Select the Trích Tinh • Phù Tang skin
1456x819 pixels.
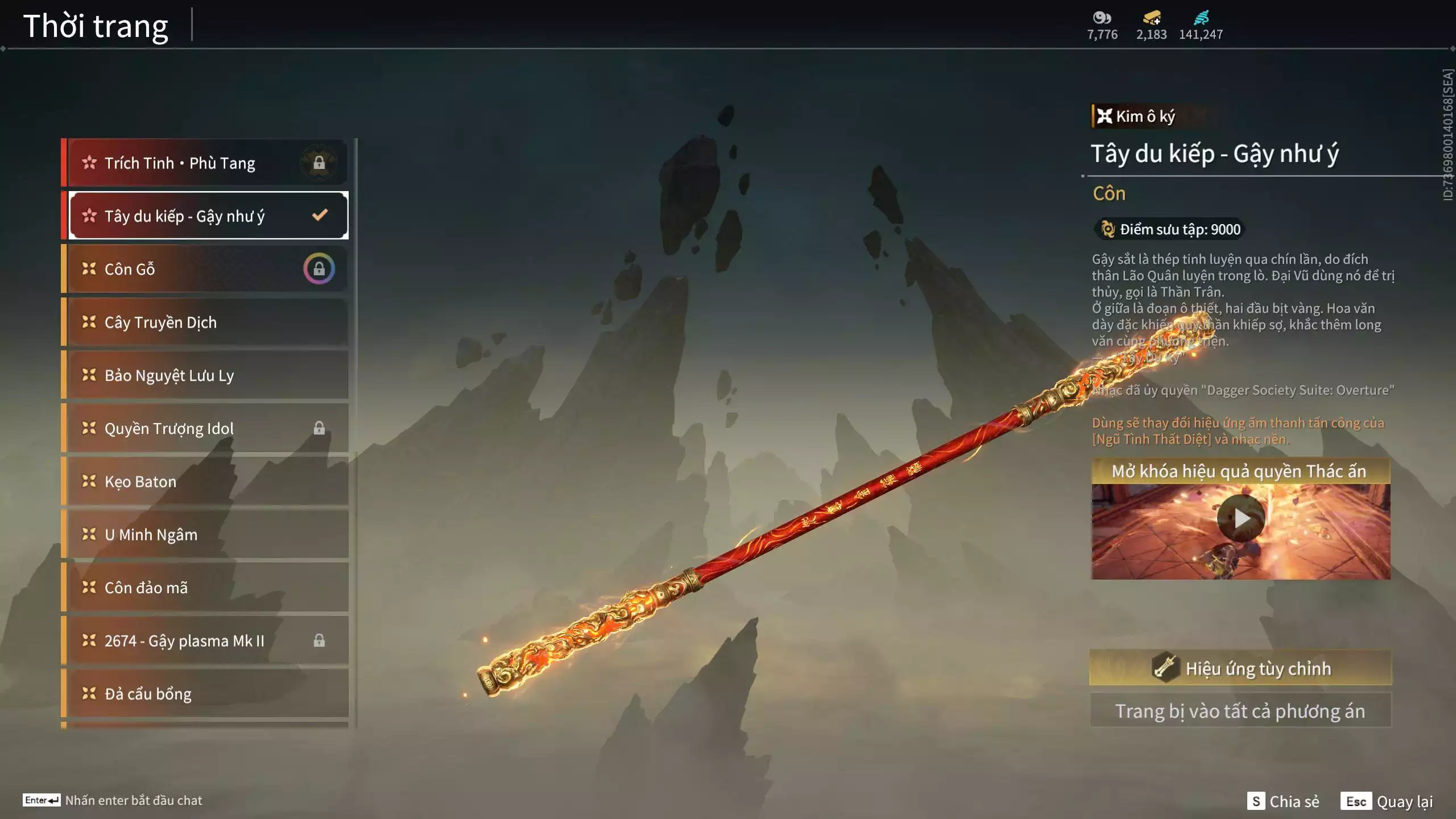coord(206,163)
